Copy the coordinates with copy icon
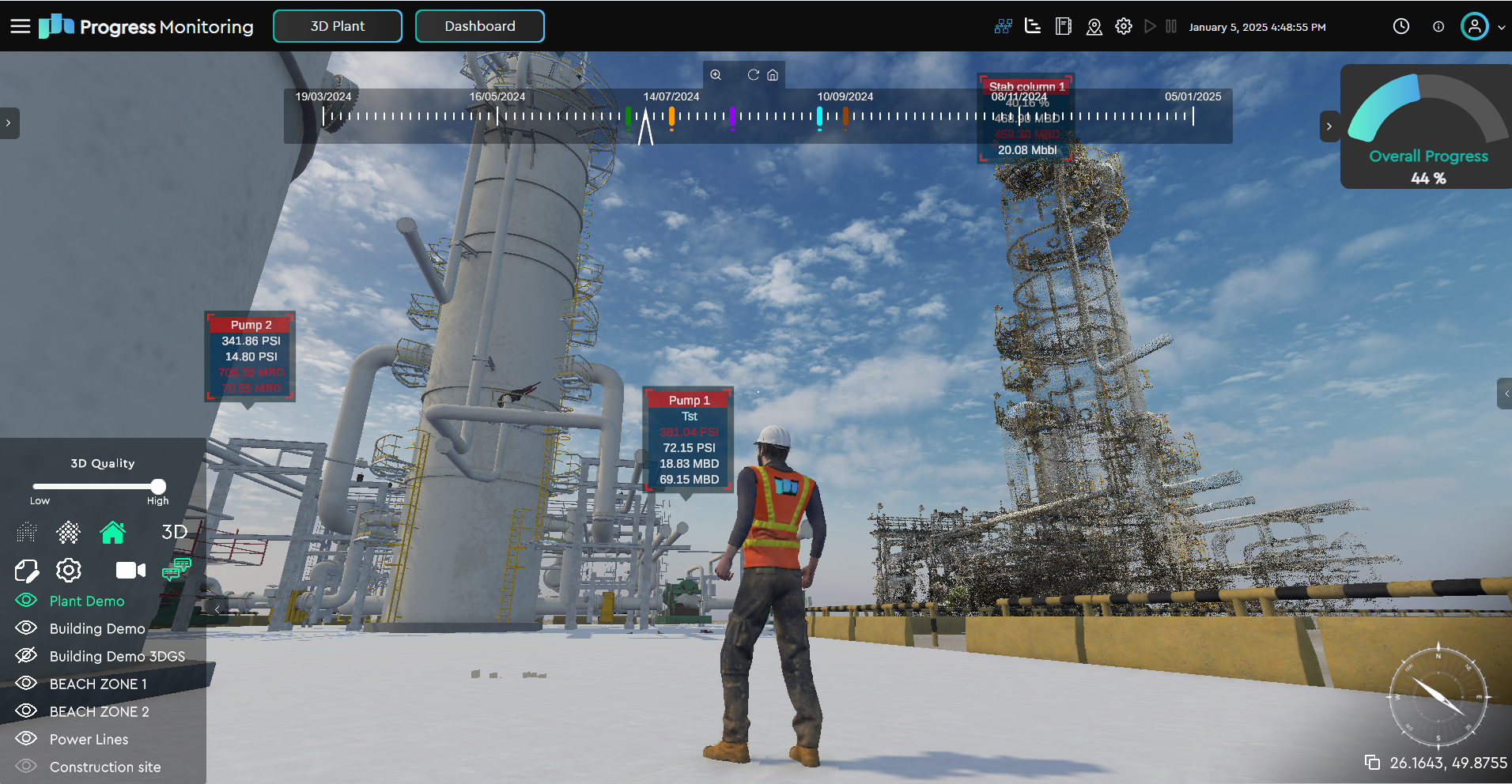 [x=1372, y=763]
